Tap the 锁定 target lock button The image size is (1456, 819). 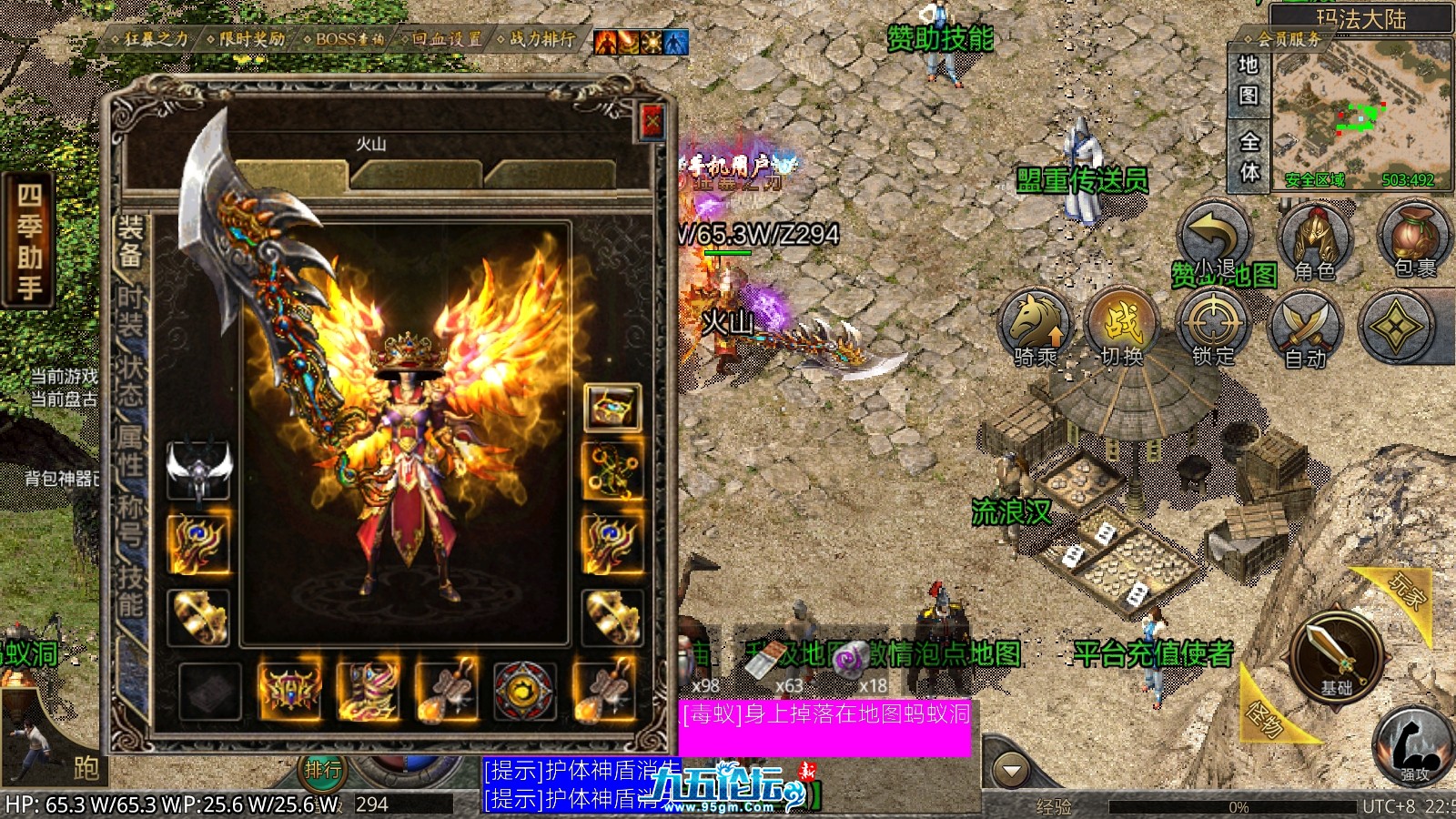click(x=1214, y=326)
